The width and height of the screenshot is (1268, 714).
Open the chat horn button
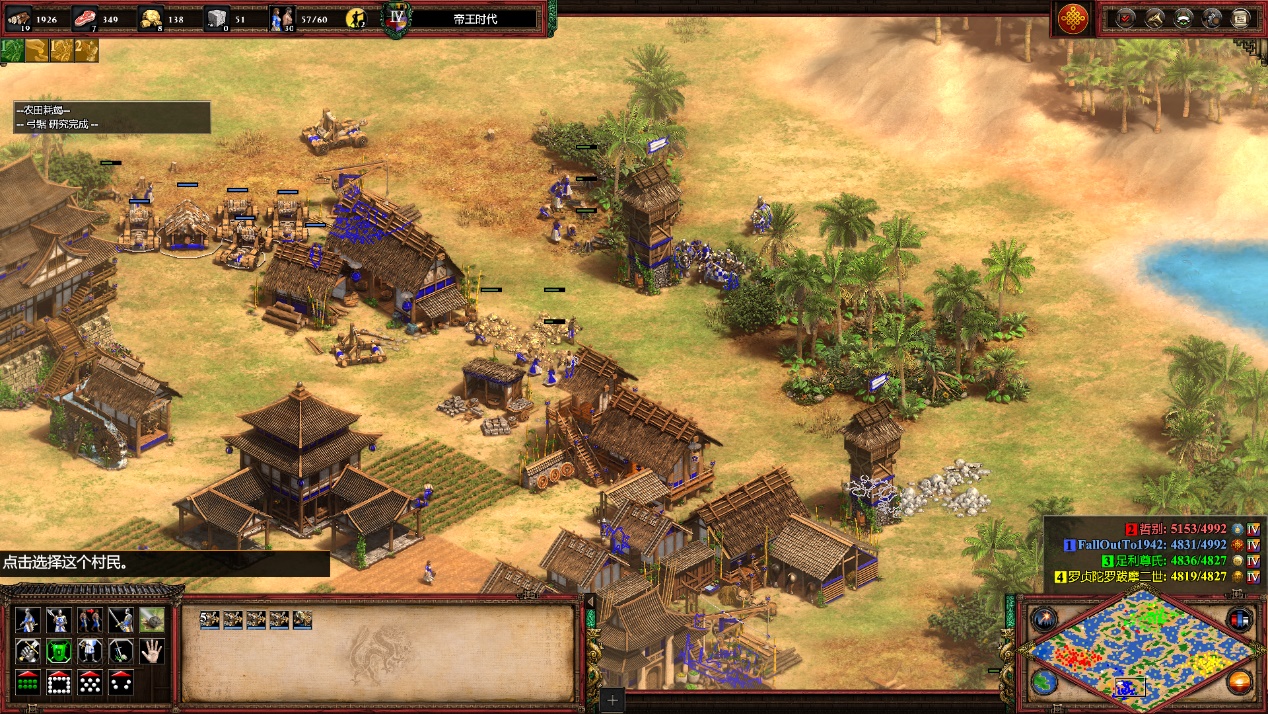click(1155, 18)
